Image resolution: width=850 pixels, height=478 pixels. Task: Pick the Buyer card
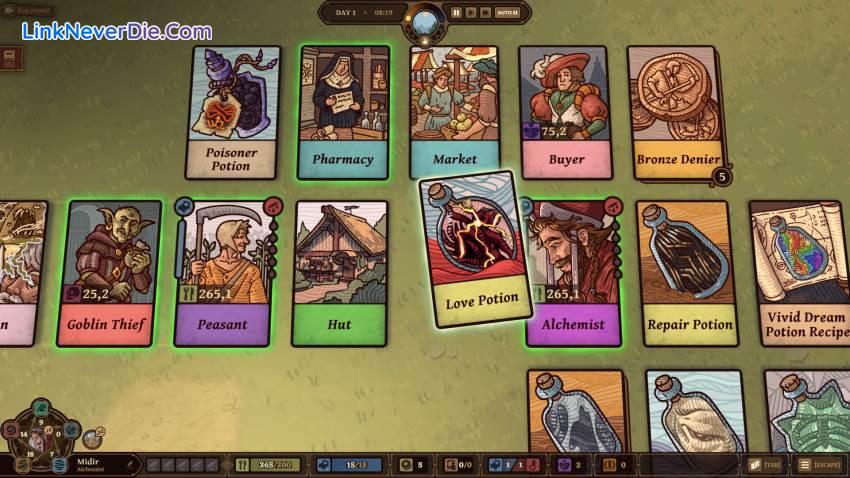(565, 112)
